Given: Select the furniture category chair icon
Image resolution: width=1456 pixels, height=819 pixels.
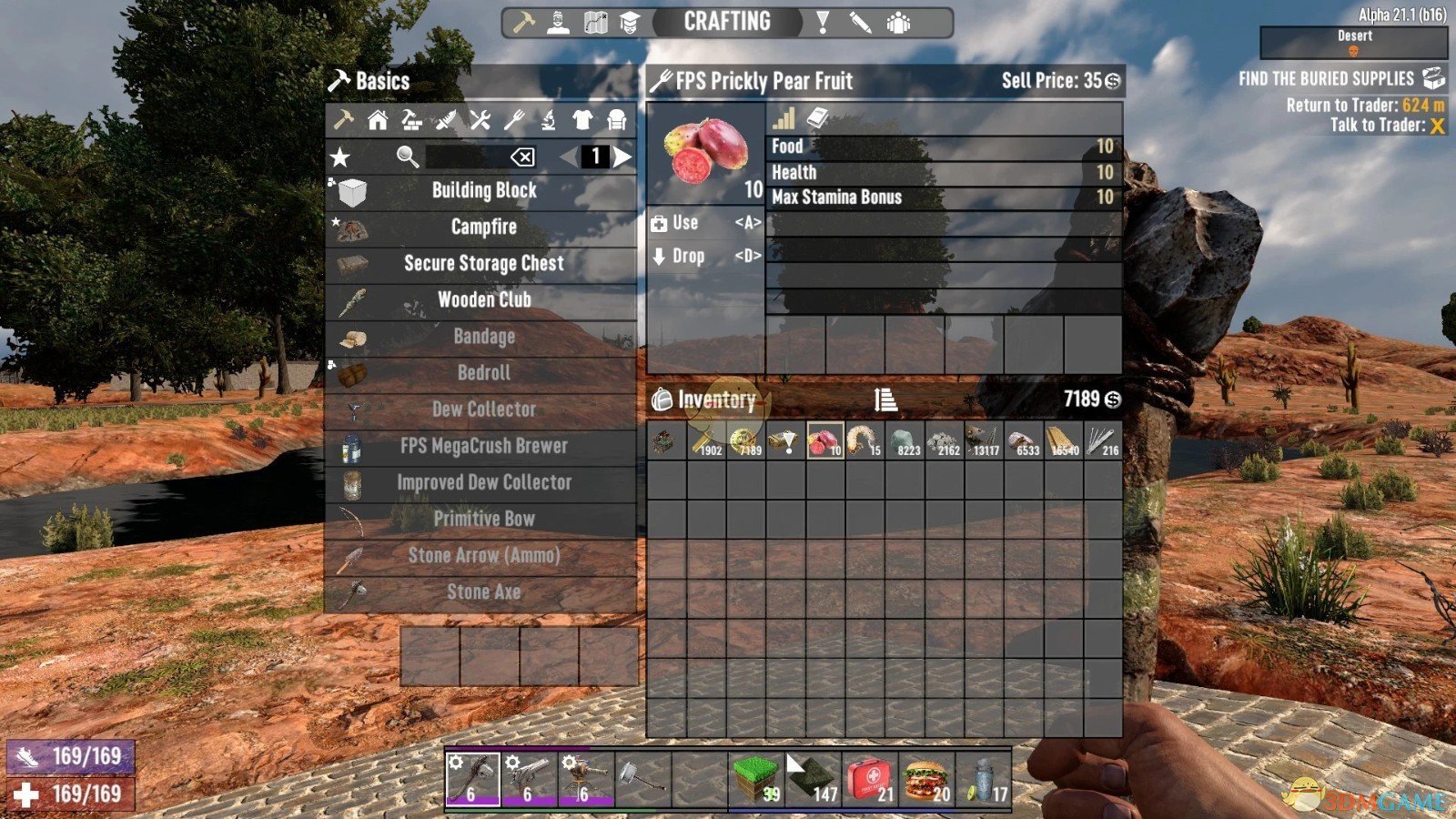Looking at the screenshot, I should click(617, 121).
